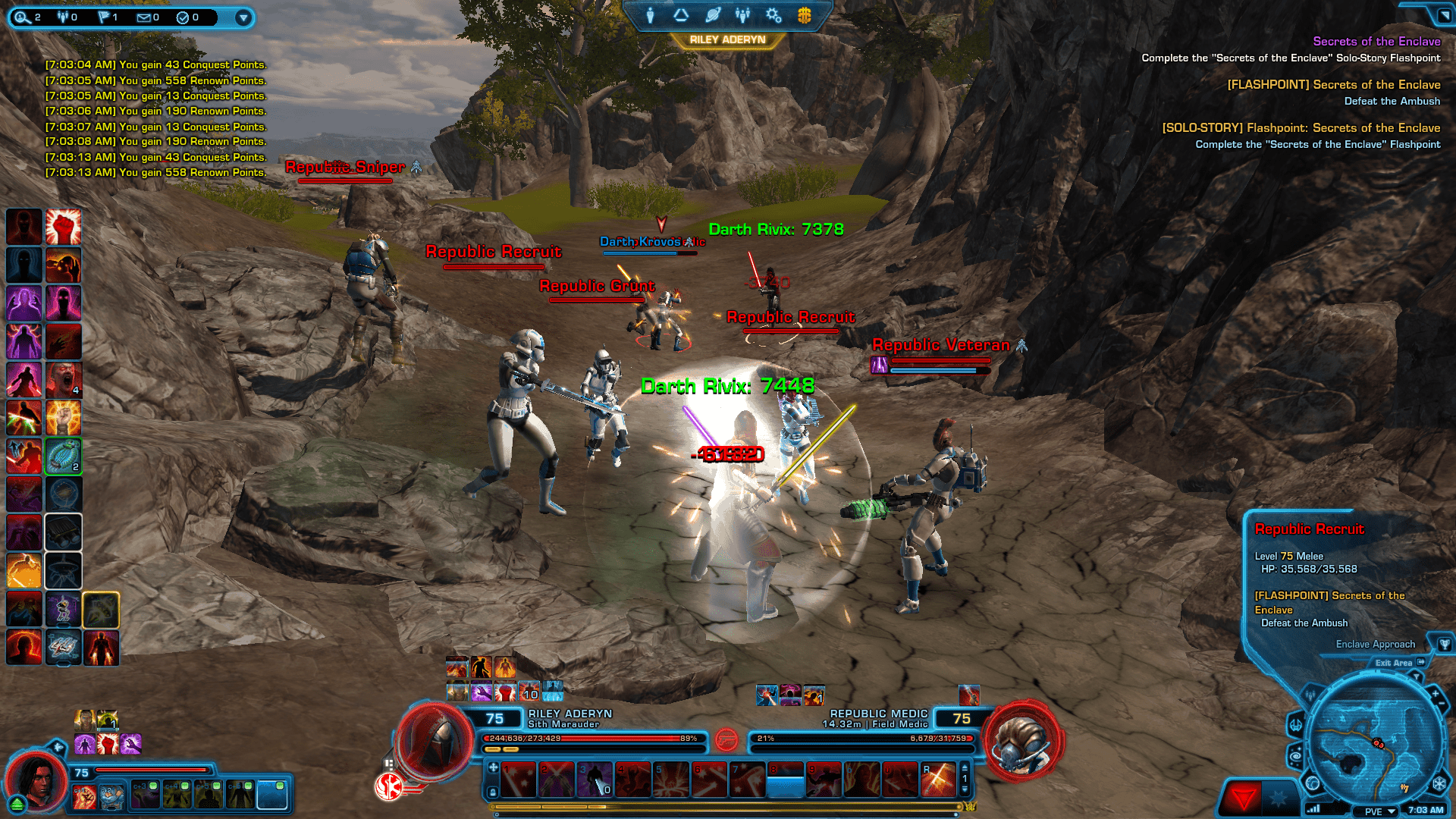Zoom in minimap with plus control
The height and width of the screenshot is (819, 1456).
[x=1436, y=692]
